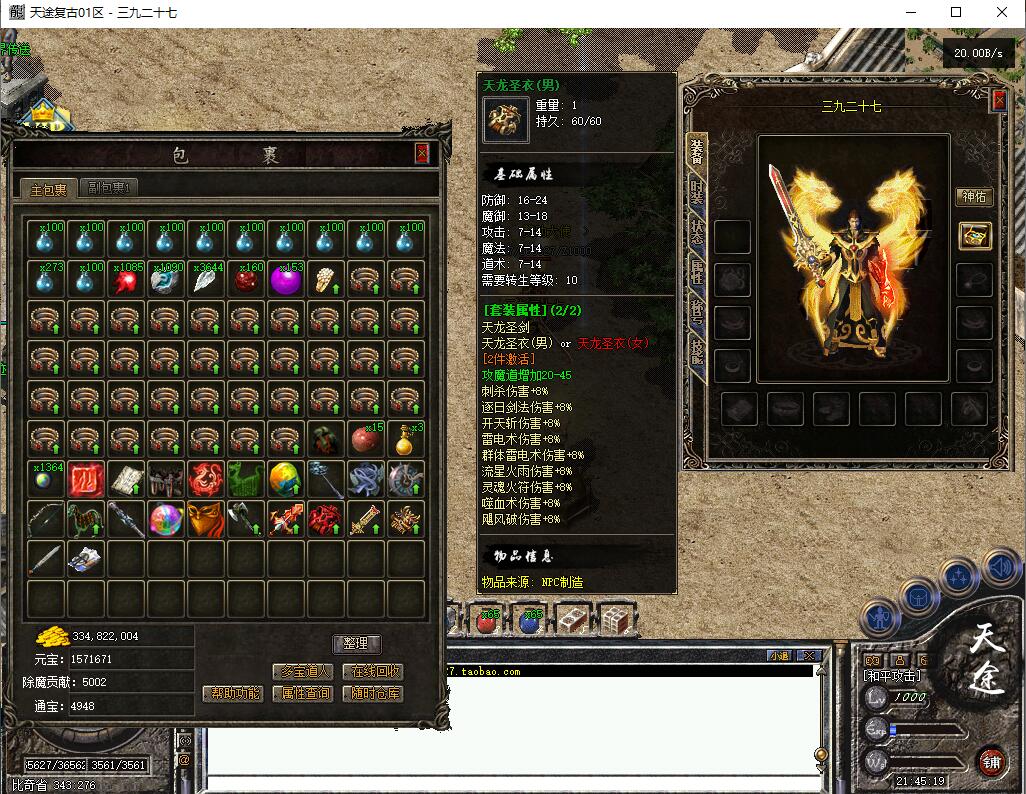Open the 属性 attributes tab
This screenshot has width=1026, height=794.
coord(696,270)
